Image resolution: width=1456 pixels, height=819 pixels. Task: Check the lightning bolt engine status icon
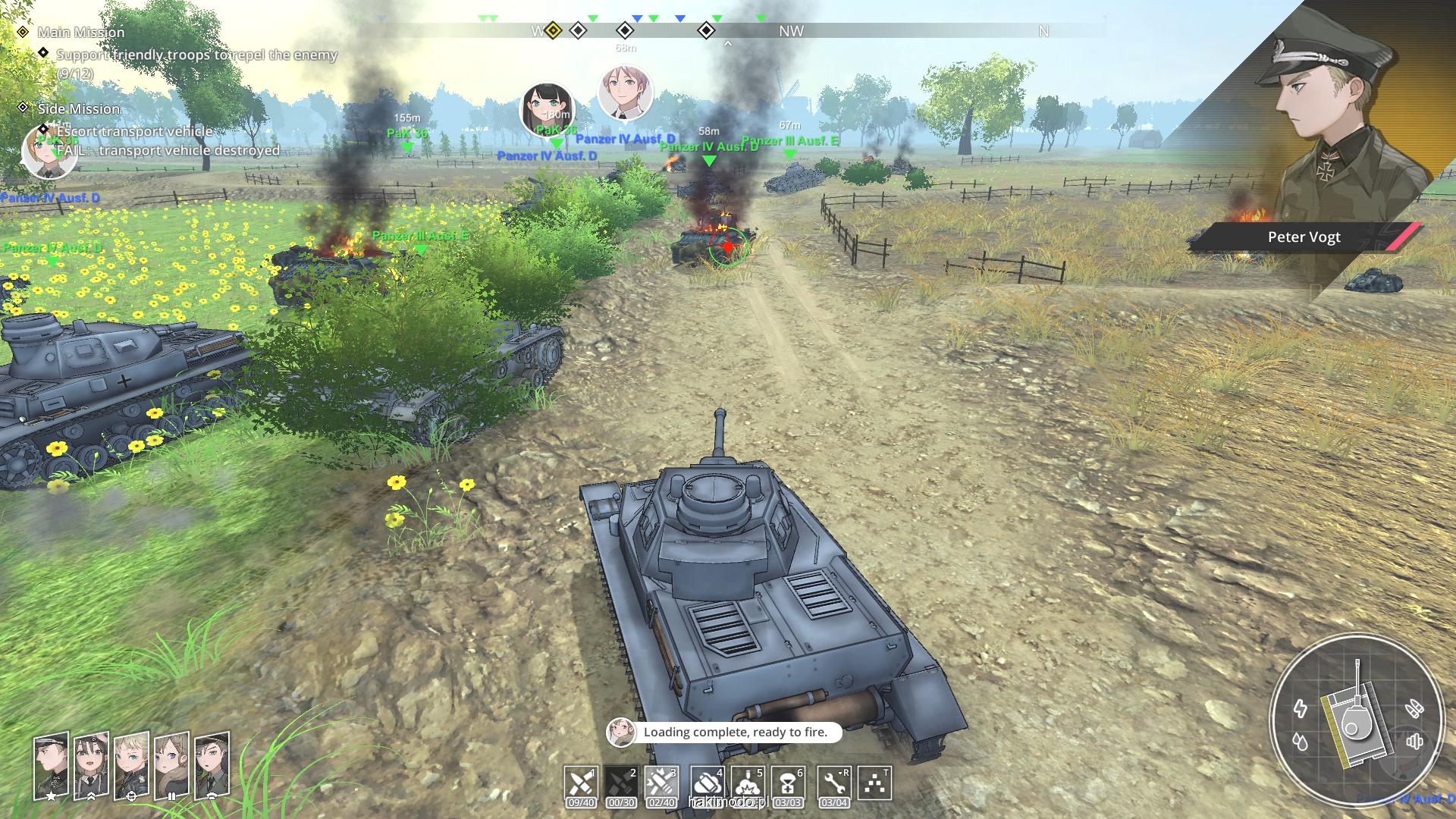click(1301, 708)
